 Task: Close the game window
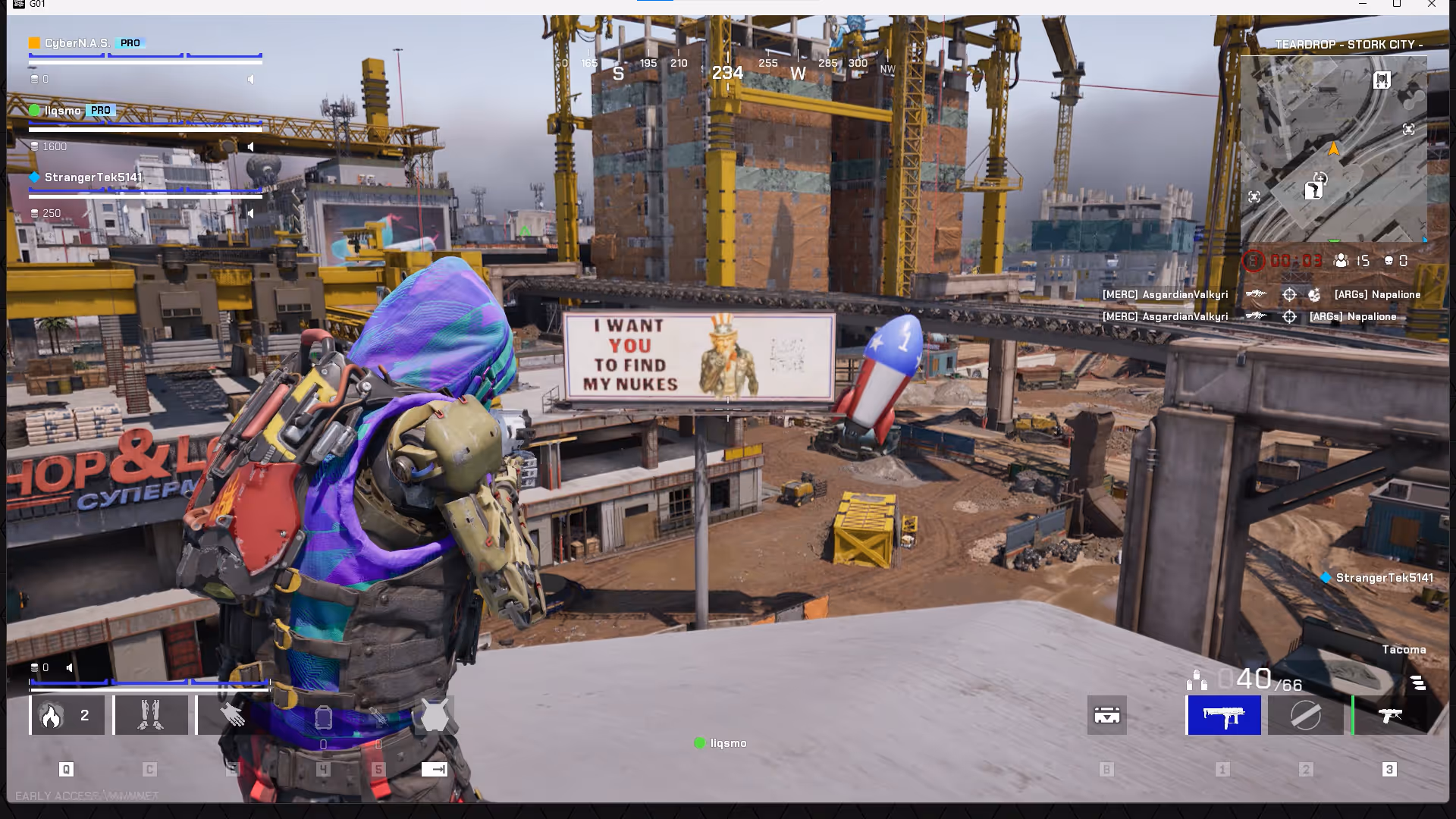point(1432,5)
